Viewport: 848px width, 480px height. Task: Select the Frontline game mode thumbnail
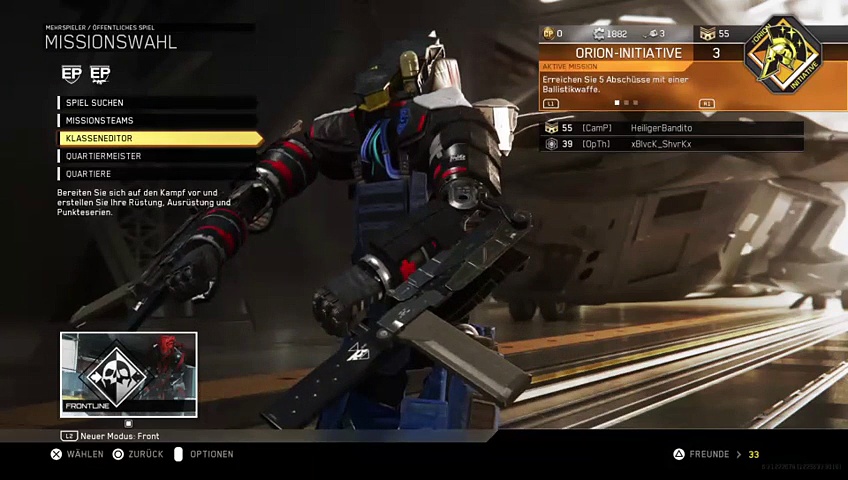pos(129,374)
